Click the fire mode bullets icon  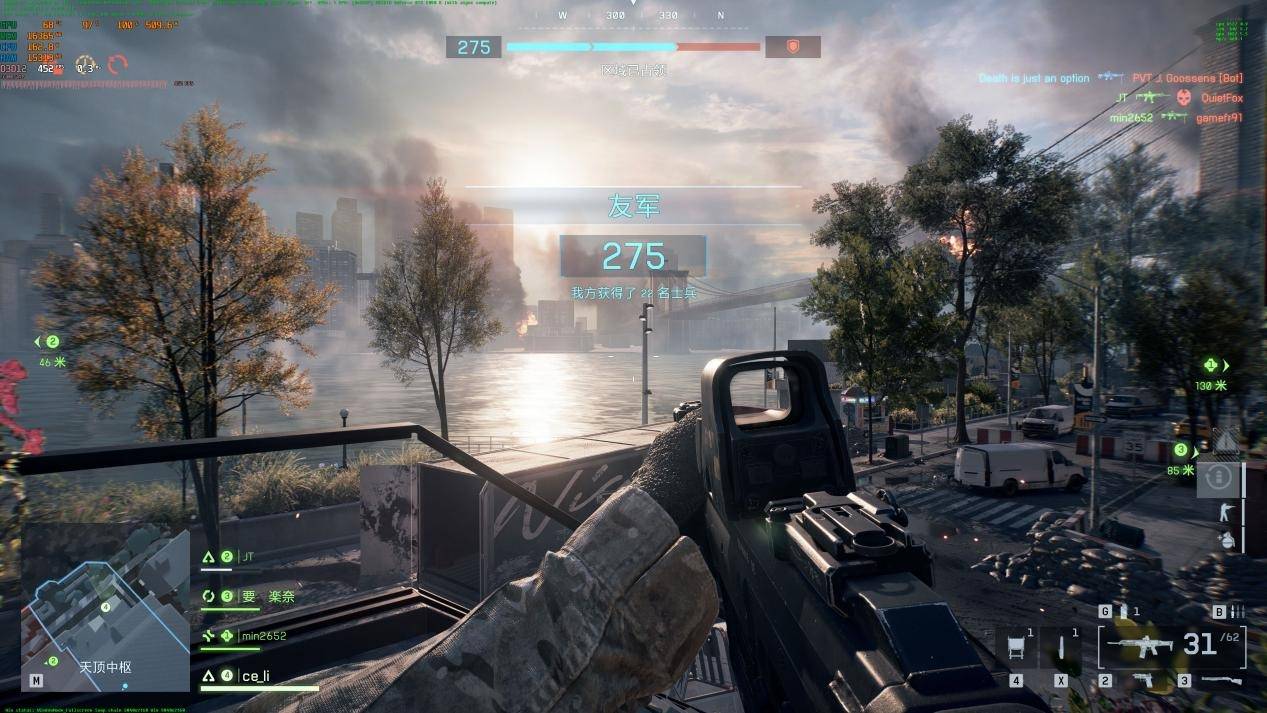(x=1237, y=612)
